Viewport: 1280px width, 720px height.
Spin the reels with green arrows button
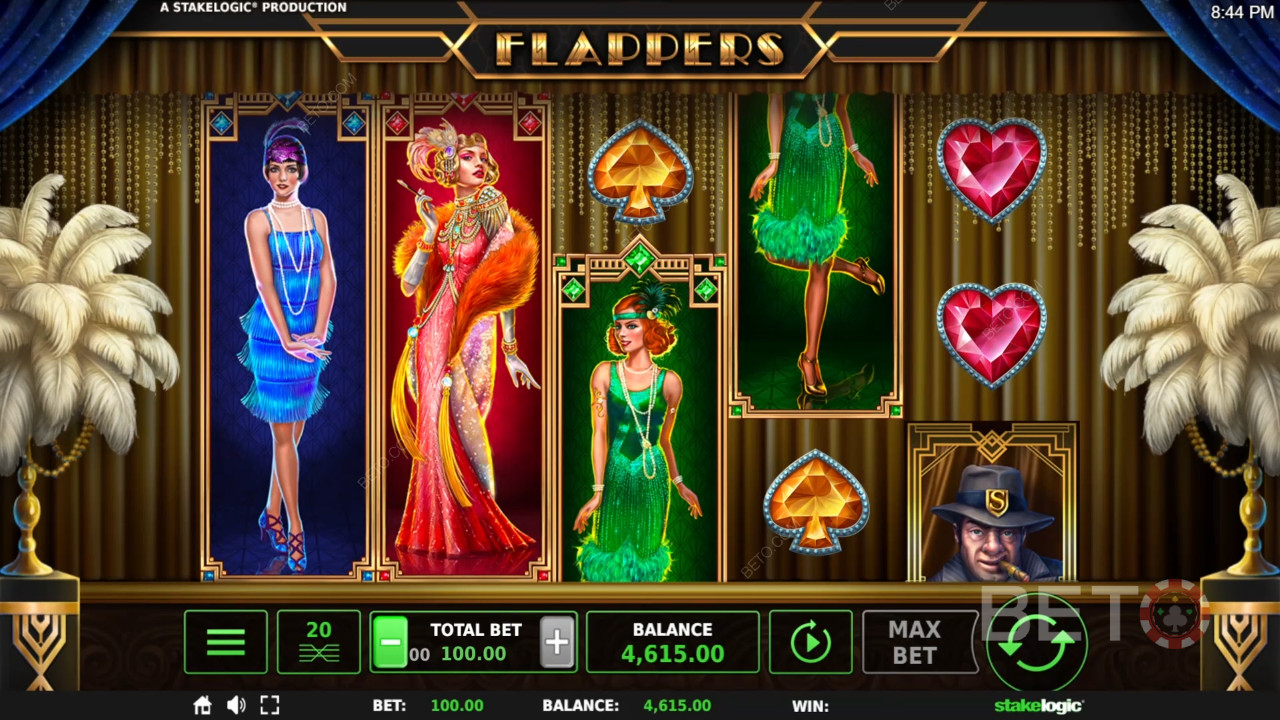pos(1037,642)
